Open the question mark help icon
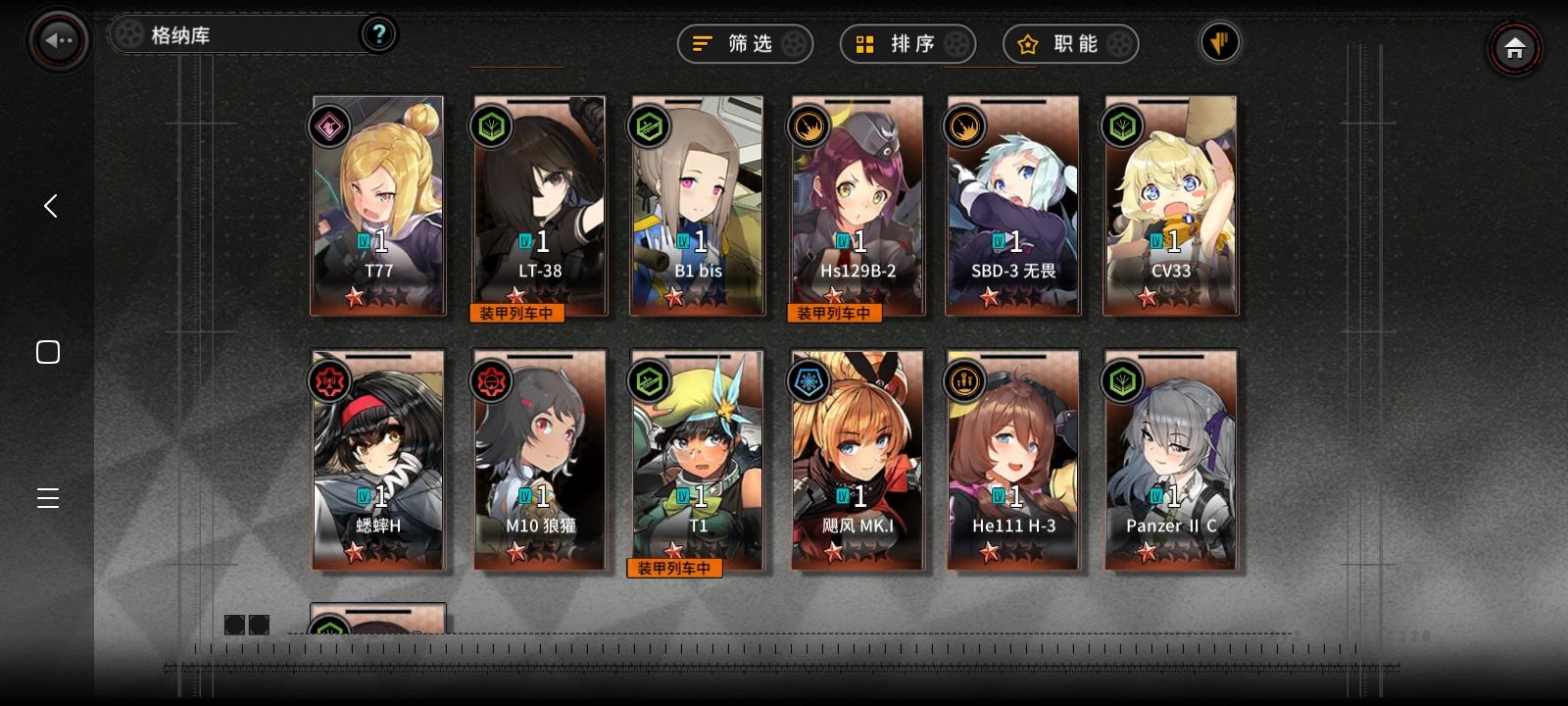The height and width of the screenshot is (706, 1568). (378, 32)
